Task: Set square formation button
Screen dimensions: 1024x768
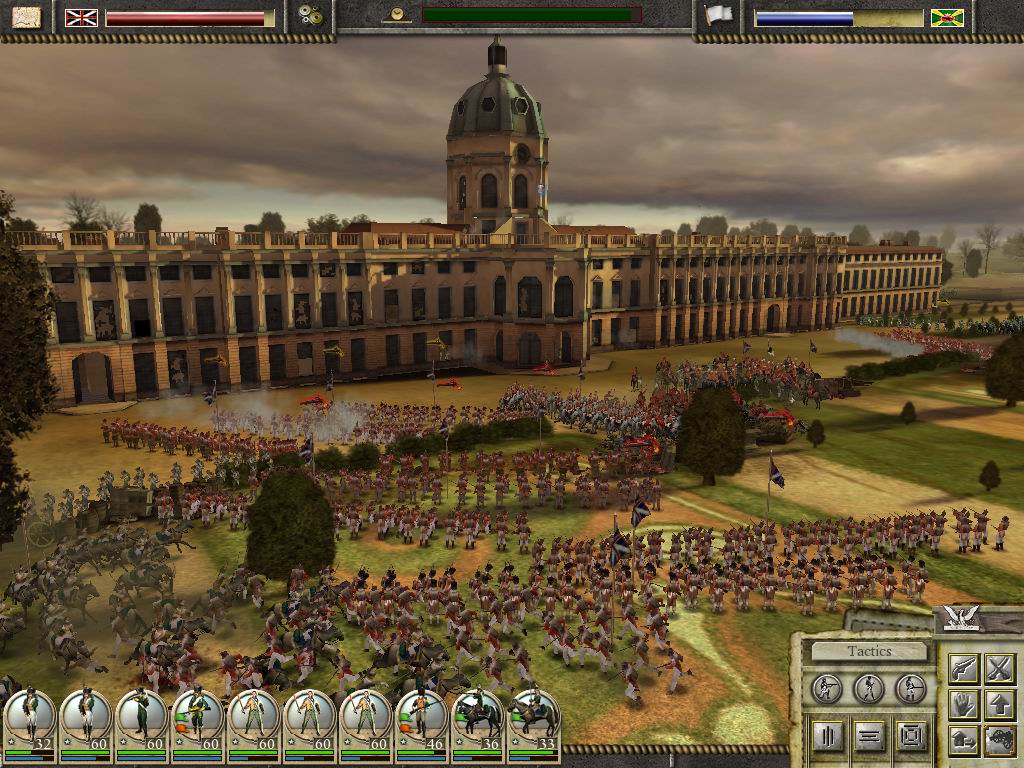Action: coord(910,737)
